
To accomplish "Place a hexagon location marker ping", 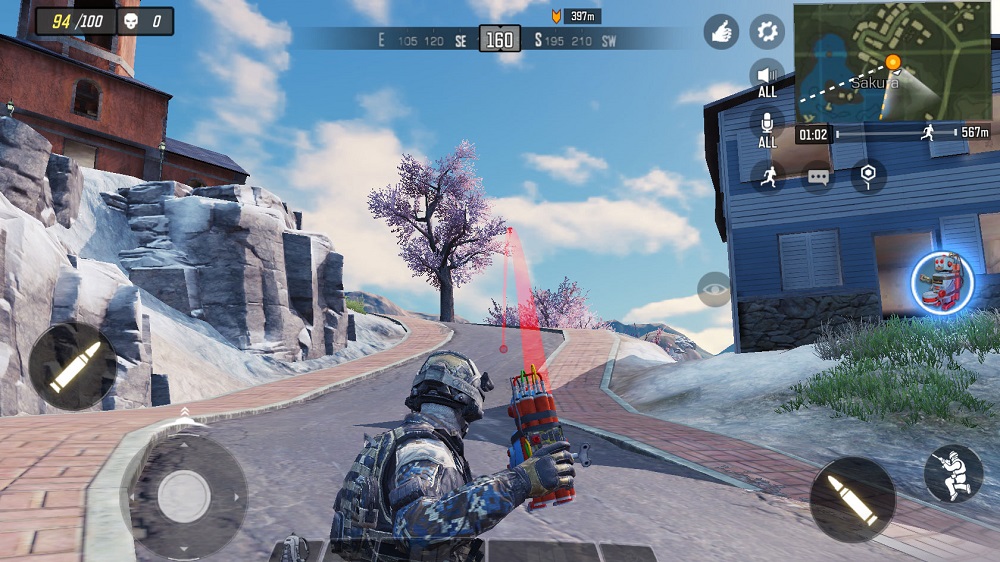I will [868, 177].
